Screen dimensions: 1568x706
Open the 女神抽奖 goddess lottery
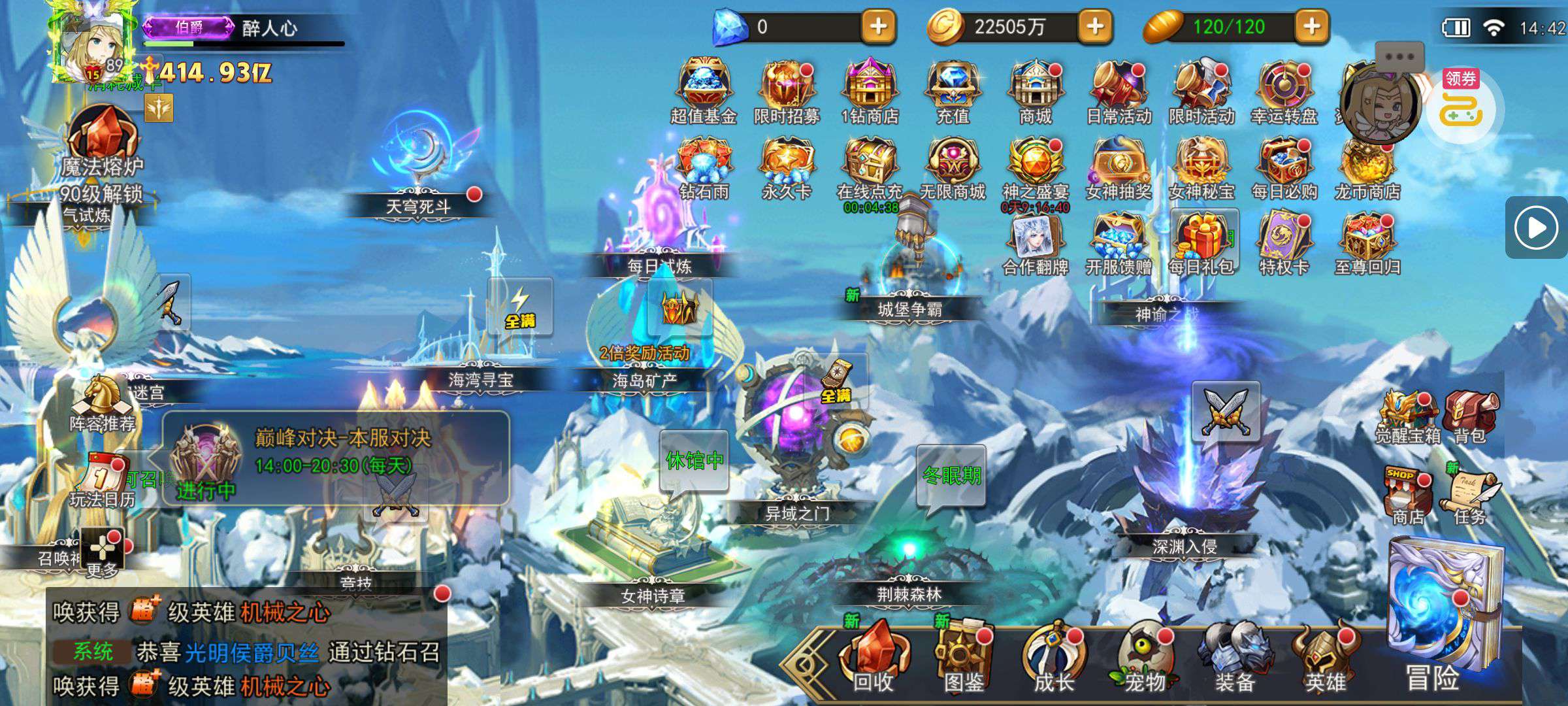click(x=1119, y=166)
